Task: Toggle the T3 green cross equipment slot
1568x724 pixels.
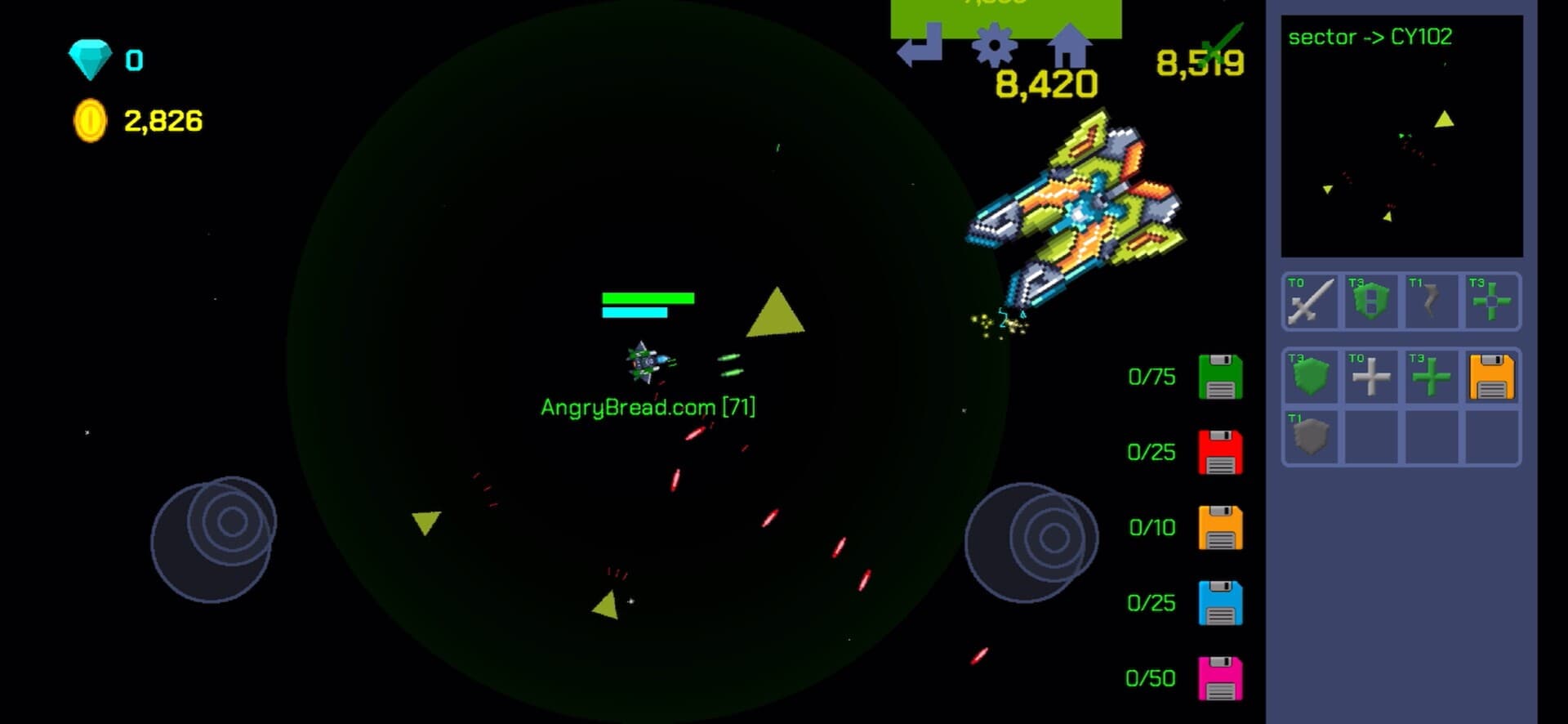Action: click(1492, 302)
